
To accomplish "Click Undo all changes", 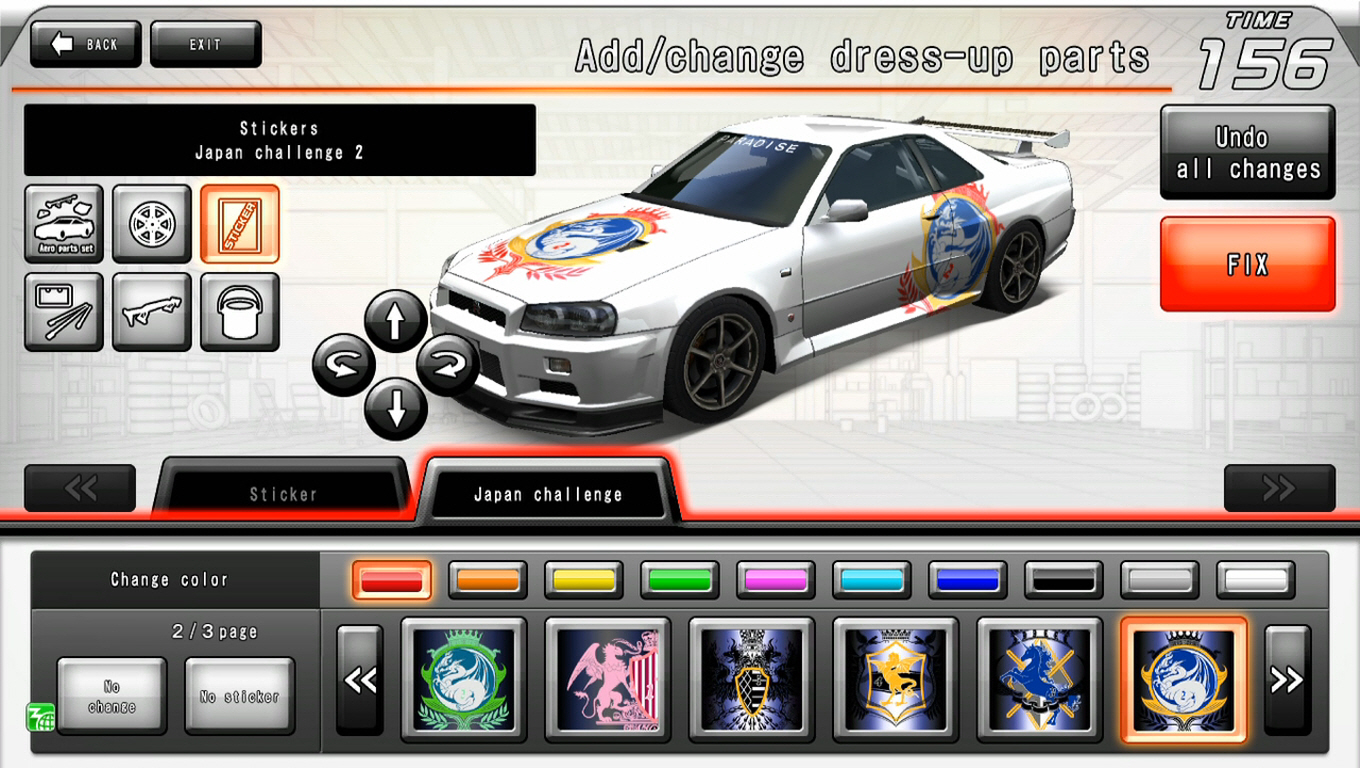I will (x=1246, y=152).
